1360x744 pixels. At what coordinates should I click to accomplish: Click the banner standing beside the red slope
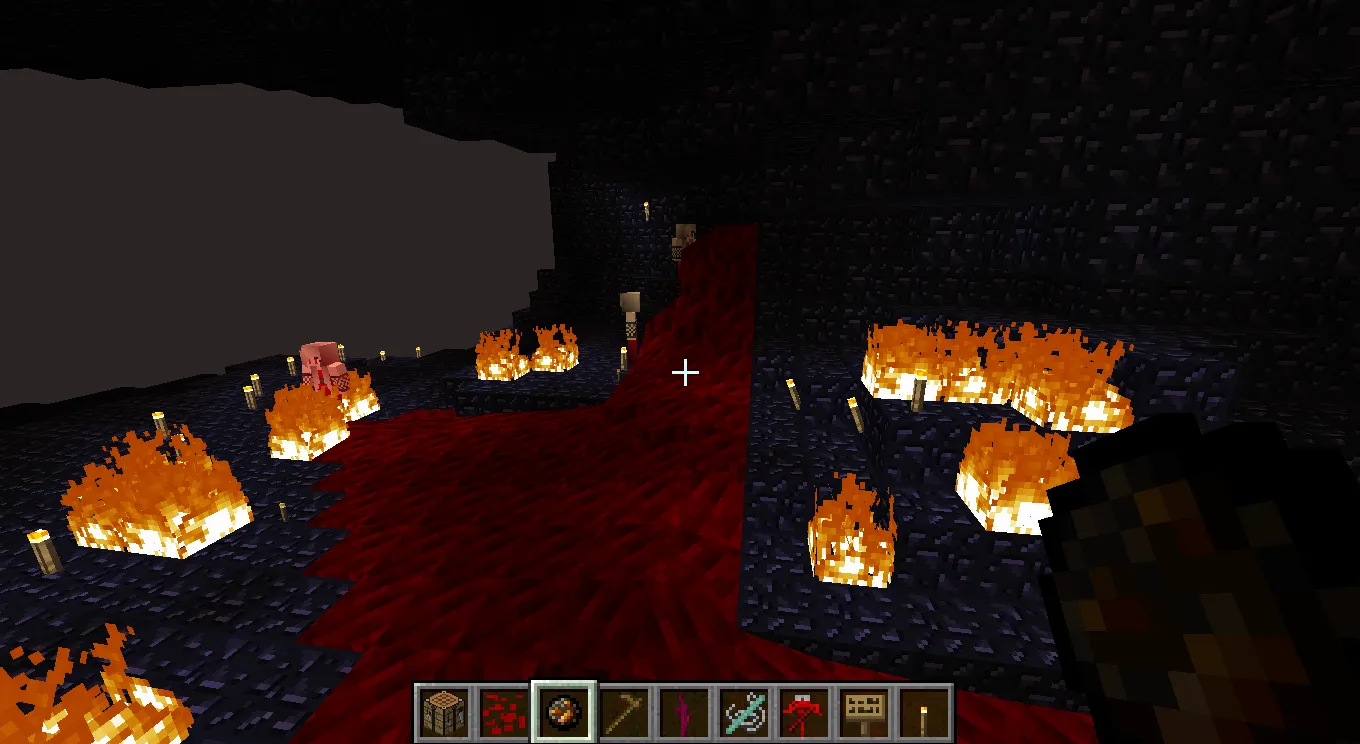pos(630,315)
